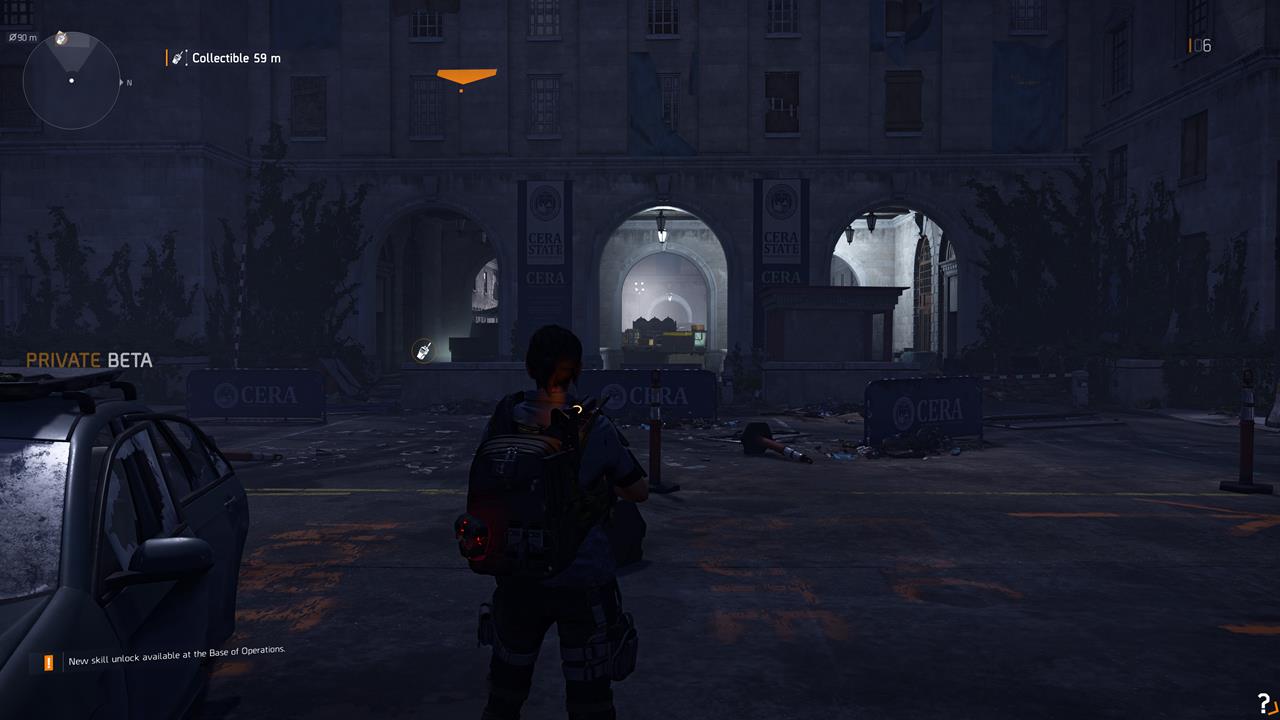Click the walkie-talkie collectible icon next to objective text
The height and width of the screenshot is (720, 1280).
[x=177, y=57]
